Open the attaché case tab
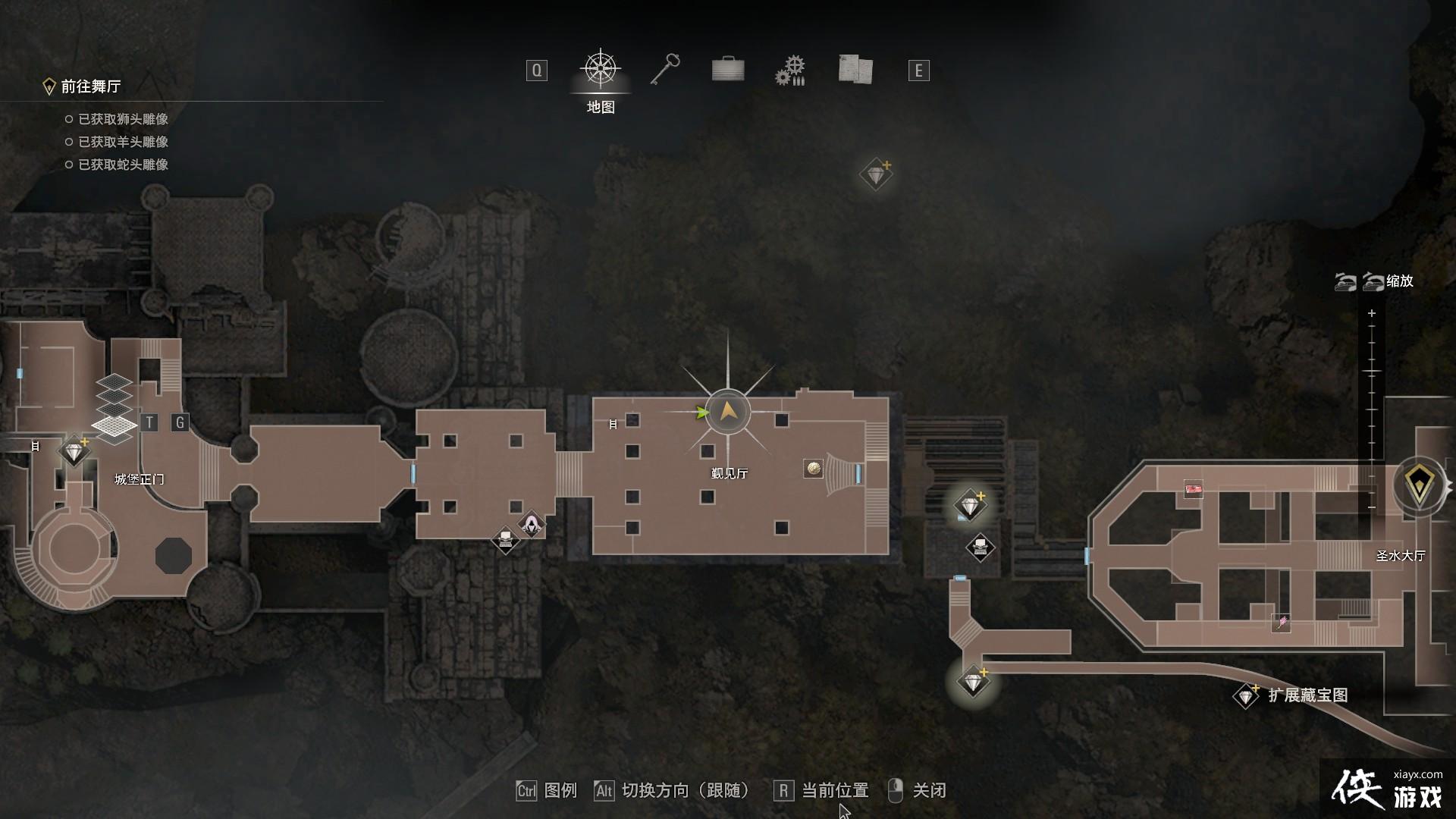 pyautogui.click(x=728, y=70)
